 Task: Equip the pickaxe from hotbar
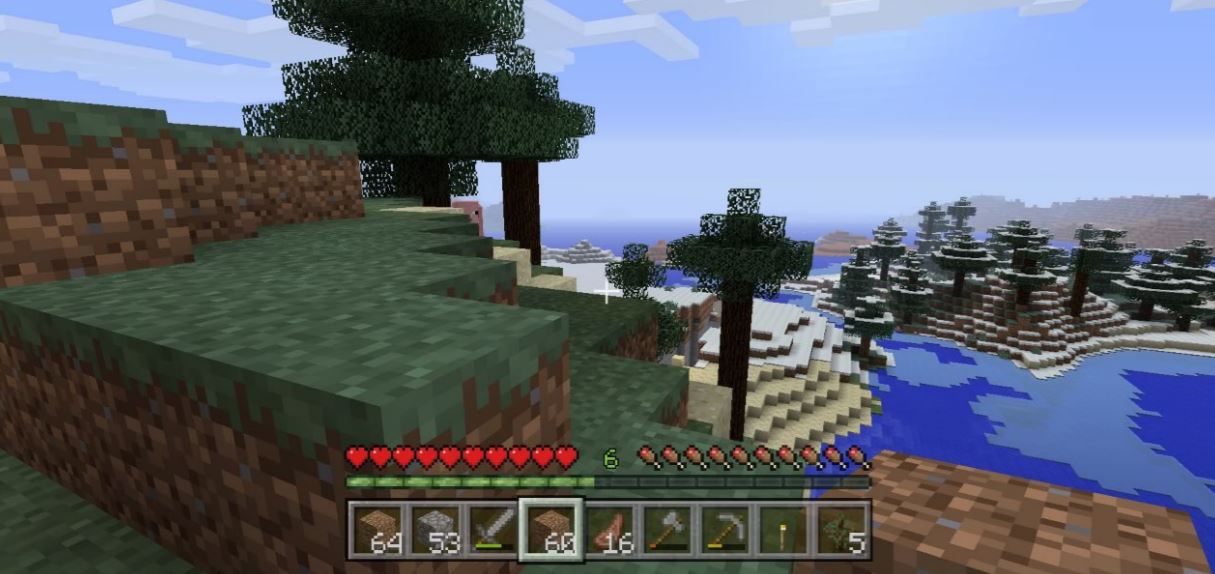725,530
